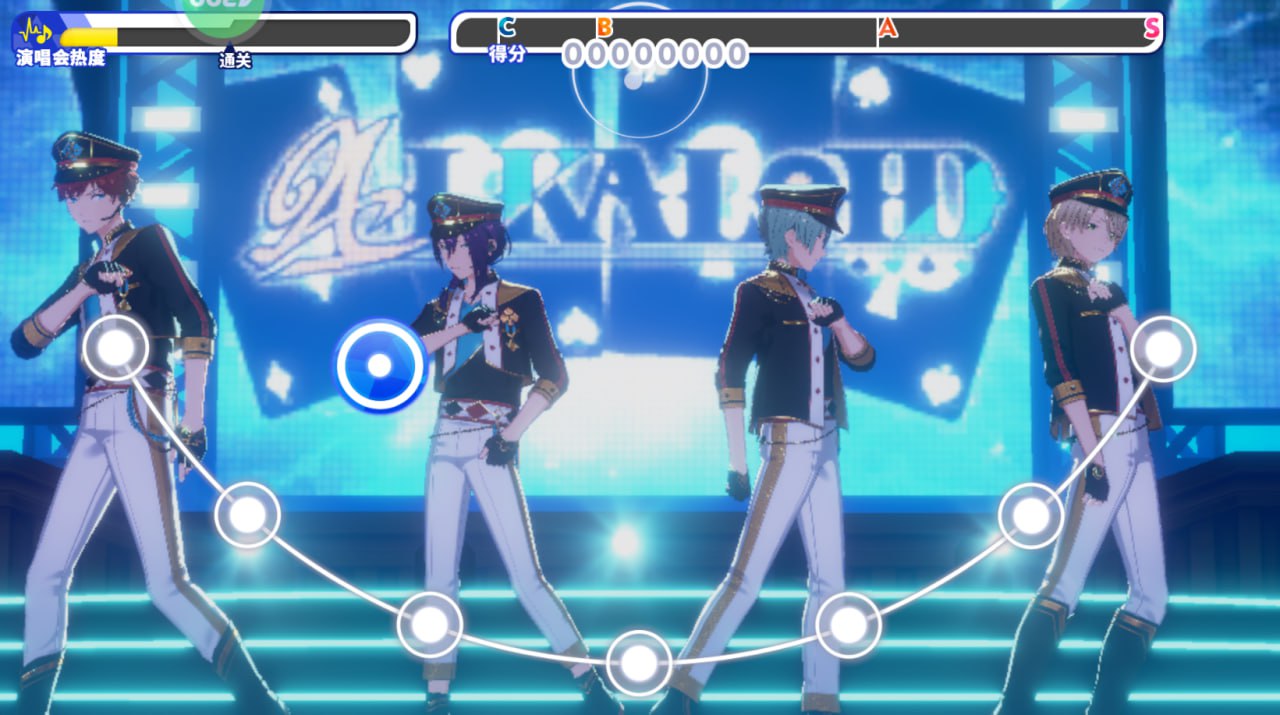This screenshot has height=715, width=1280.
Task: Tap the blue ring rhythm note
Action: click(x=380, y=365)
